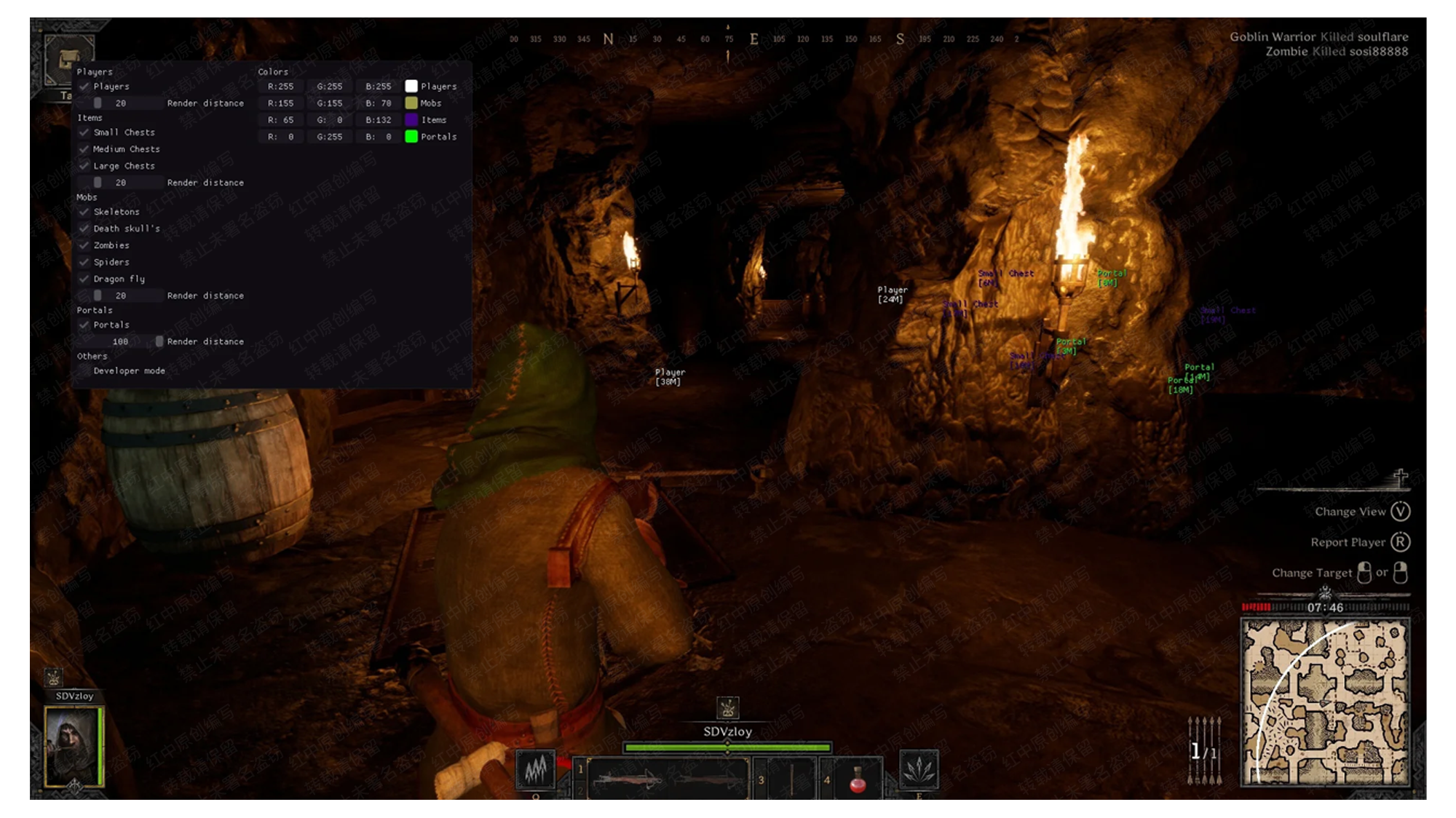Open the green Portals color swatch
This screenshot has width=1456, height=818.
411,137
